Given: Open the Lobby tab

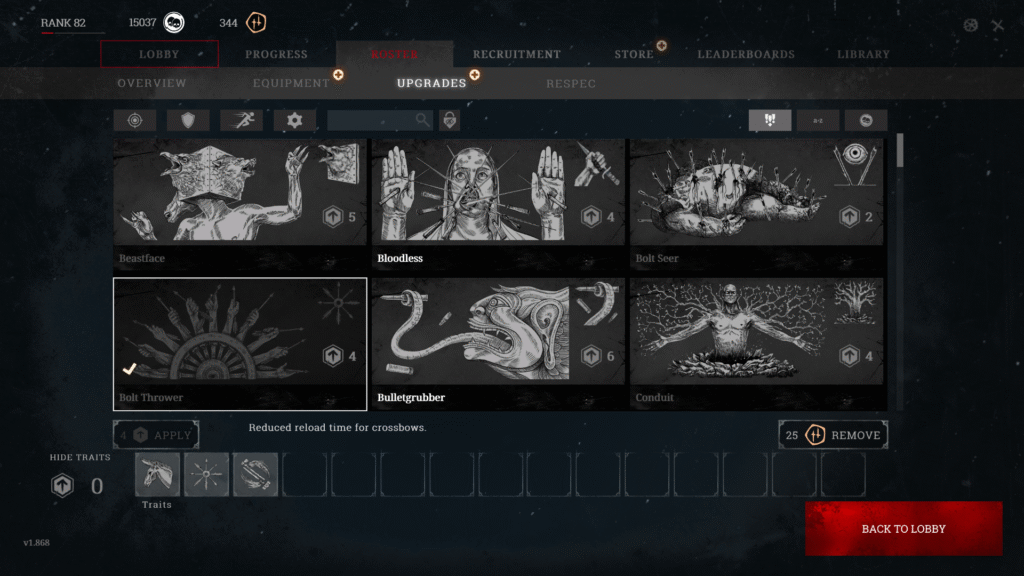Looking at the screenshot, I should tap(160, 54).
